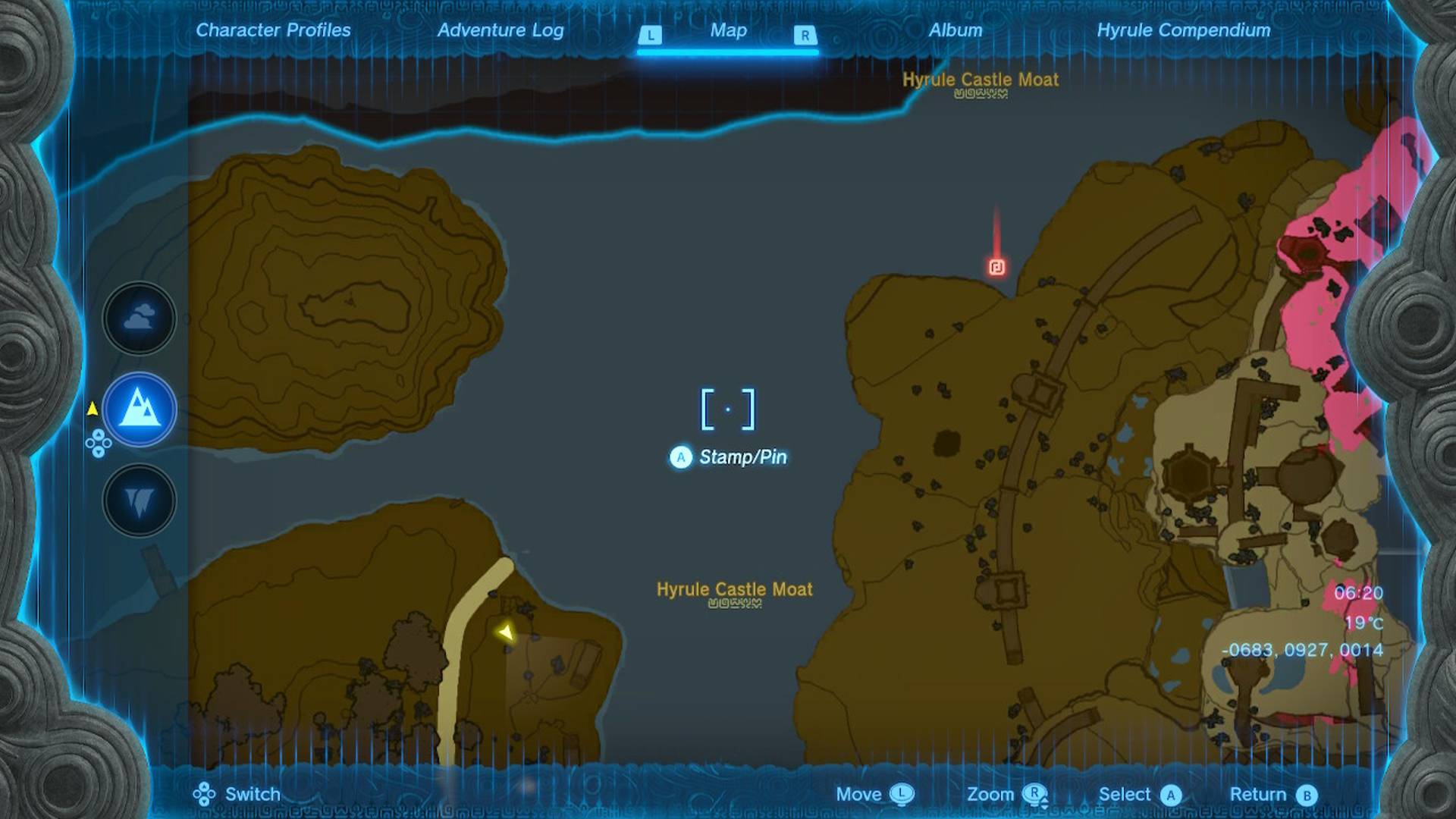The image size is (1456, 819).
Task: Select the Depths map layer icon
Action: [139, 500]
